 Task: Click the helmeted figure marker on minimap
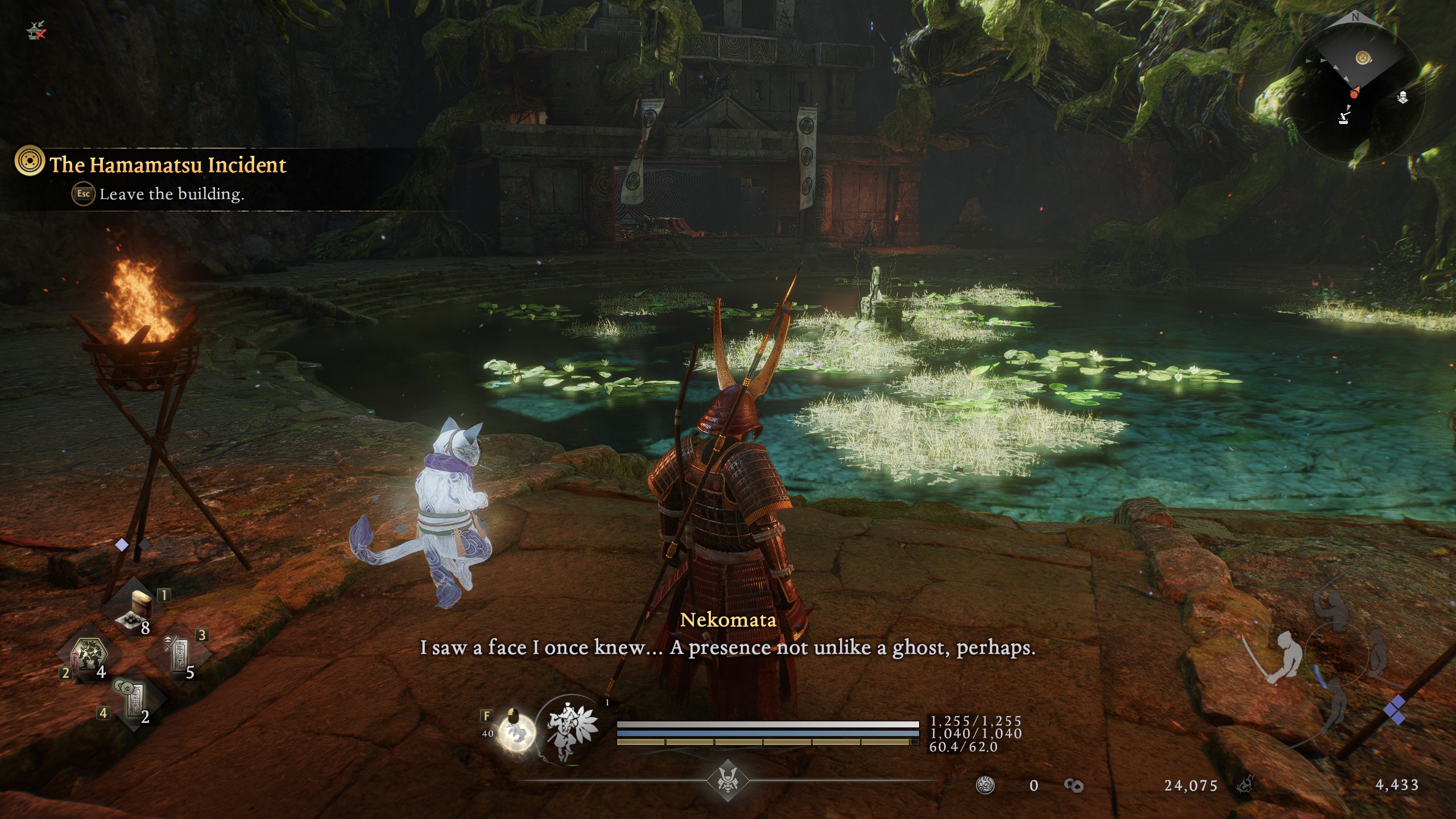(1403, 97)
